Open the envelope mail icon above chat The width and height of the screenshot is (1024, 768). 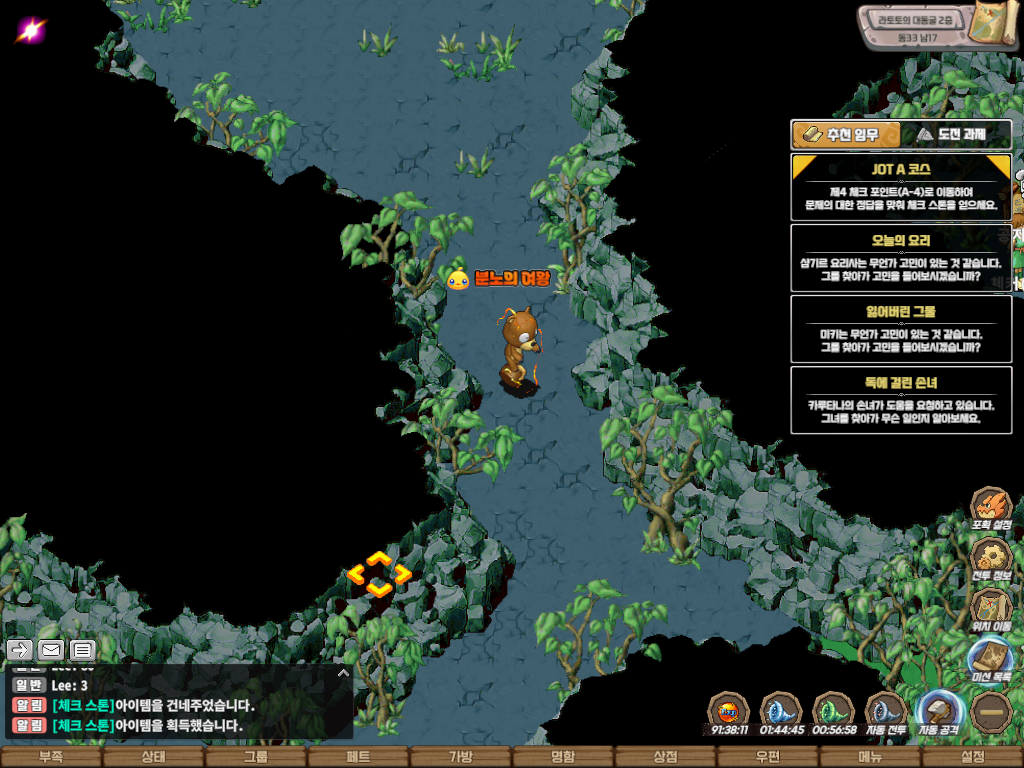pyautogui.click(x=50, y=651)
